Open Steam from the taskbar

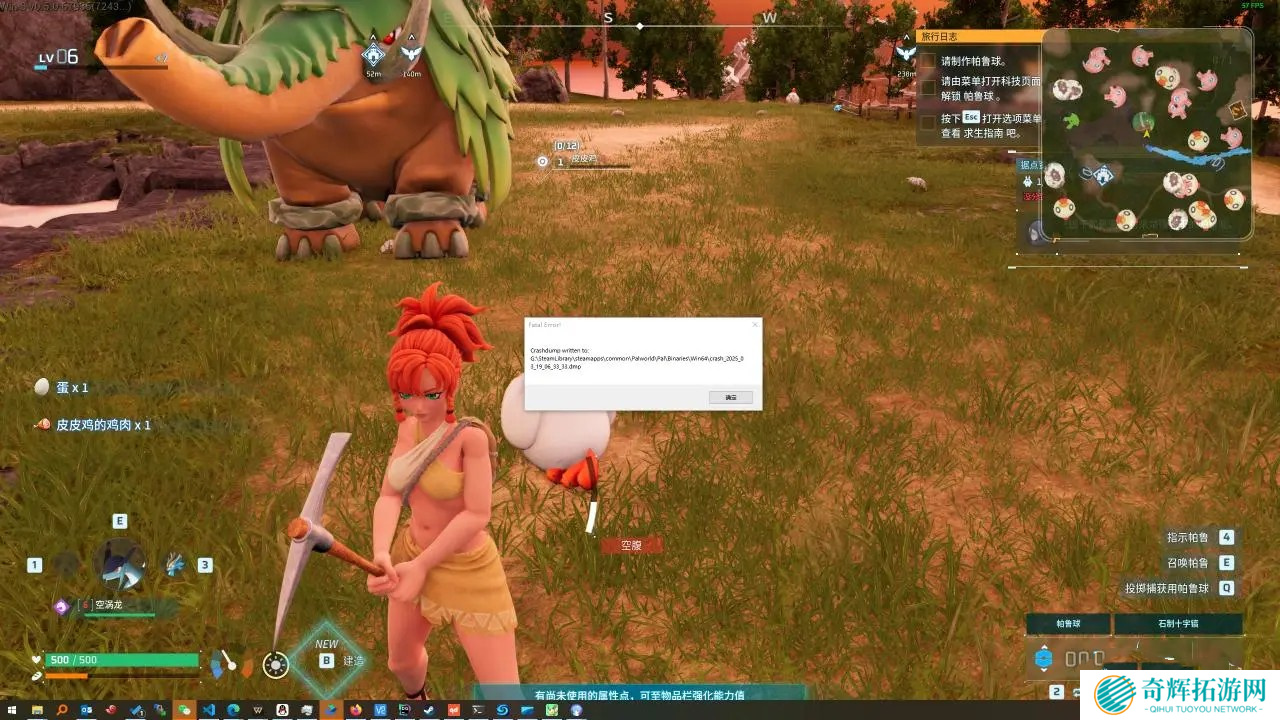click(x=429, y=710)
